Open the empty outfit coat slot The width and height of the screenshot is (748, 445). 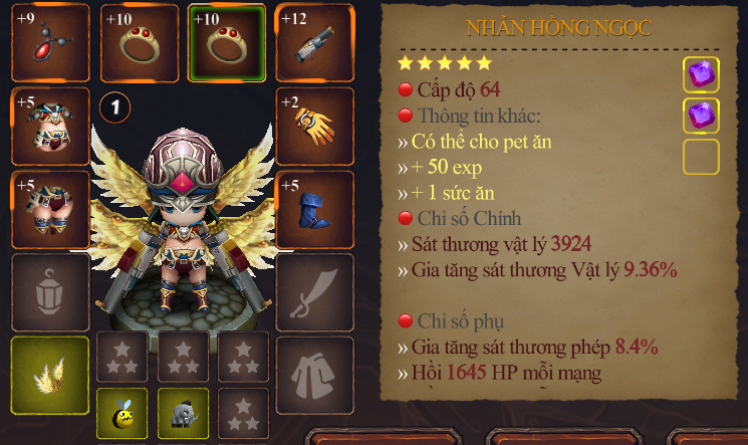click(314, 375)
